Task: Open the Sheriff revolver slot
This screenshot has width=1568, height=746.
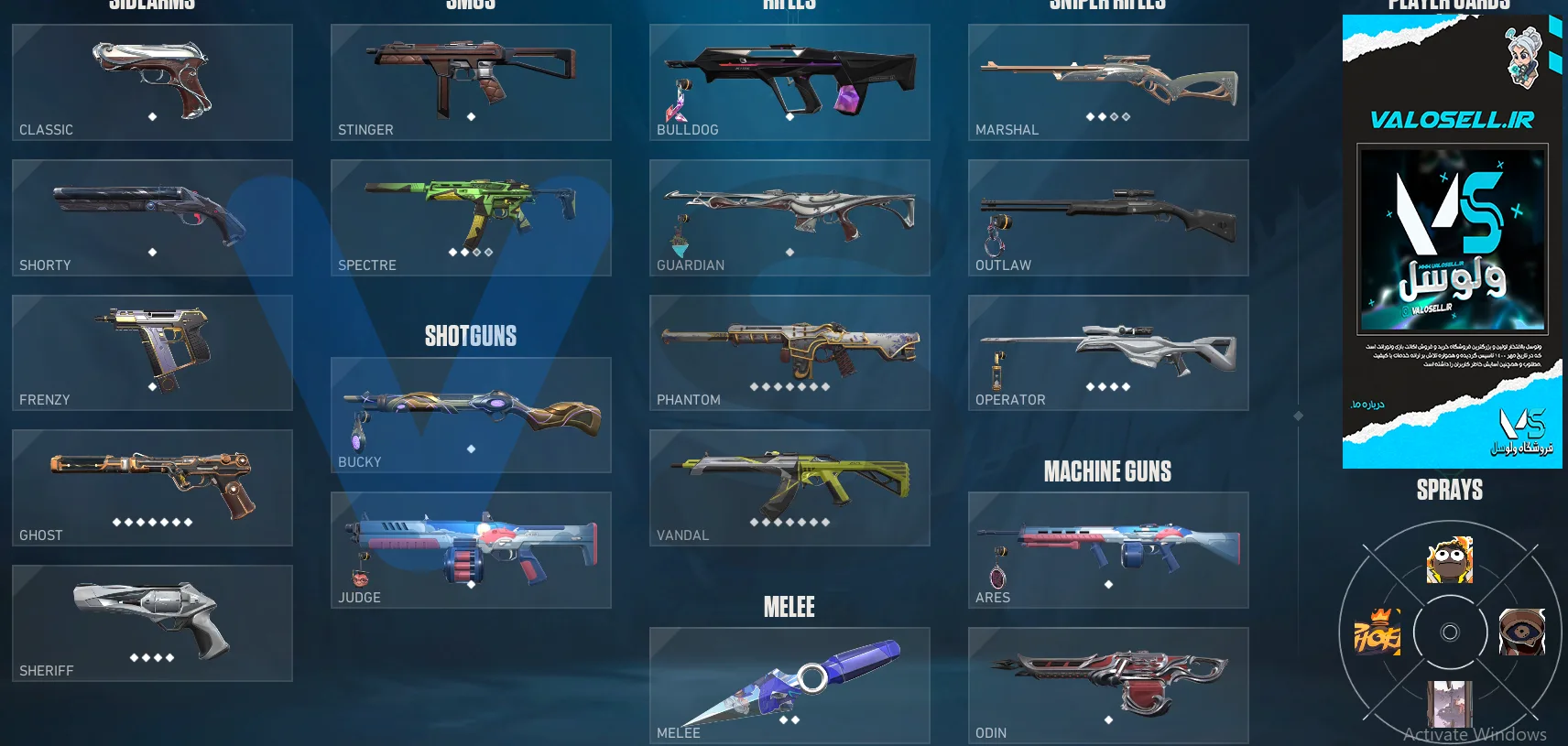Action: pos(152,623)
